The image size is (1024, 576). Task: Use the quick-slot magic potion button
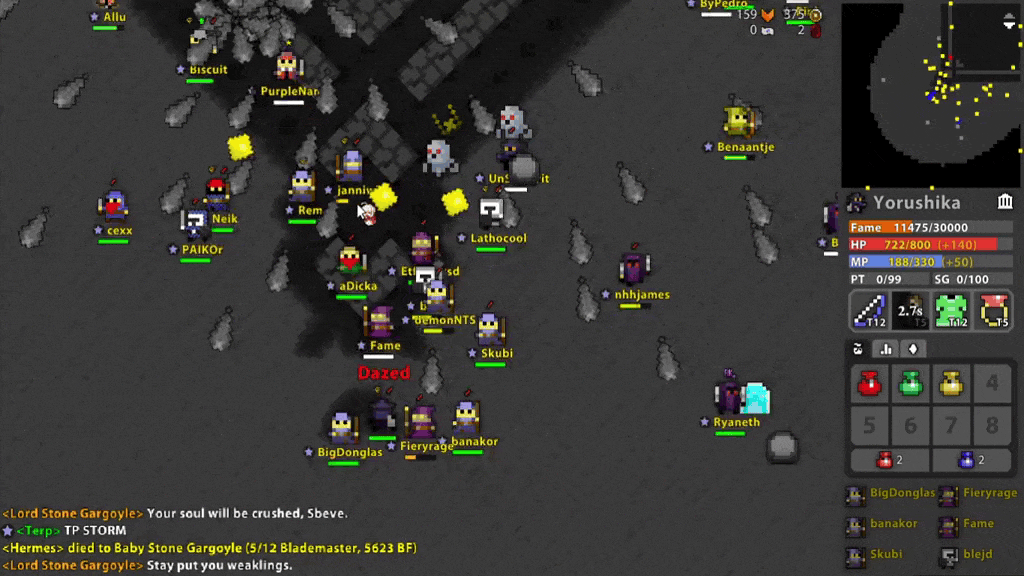click(971, 460)
